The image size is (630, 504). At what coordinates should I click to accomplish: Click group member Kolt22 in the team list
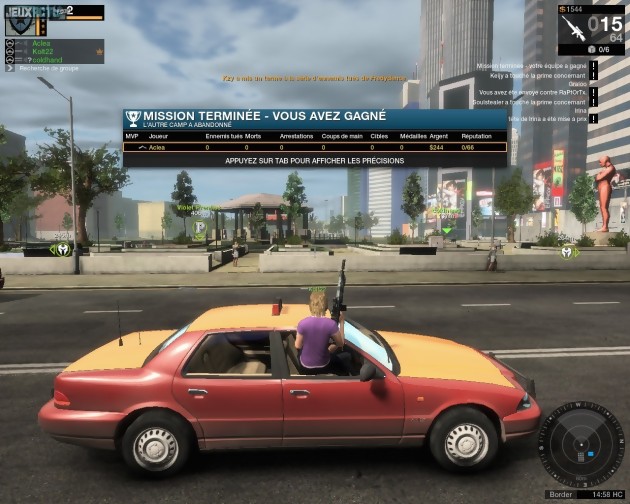pyautogui.click(x=41, y=51)
